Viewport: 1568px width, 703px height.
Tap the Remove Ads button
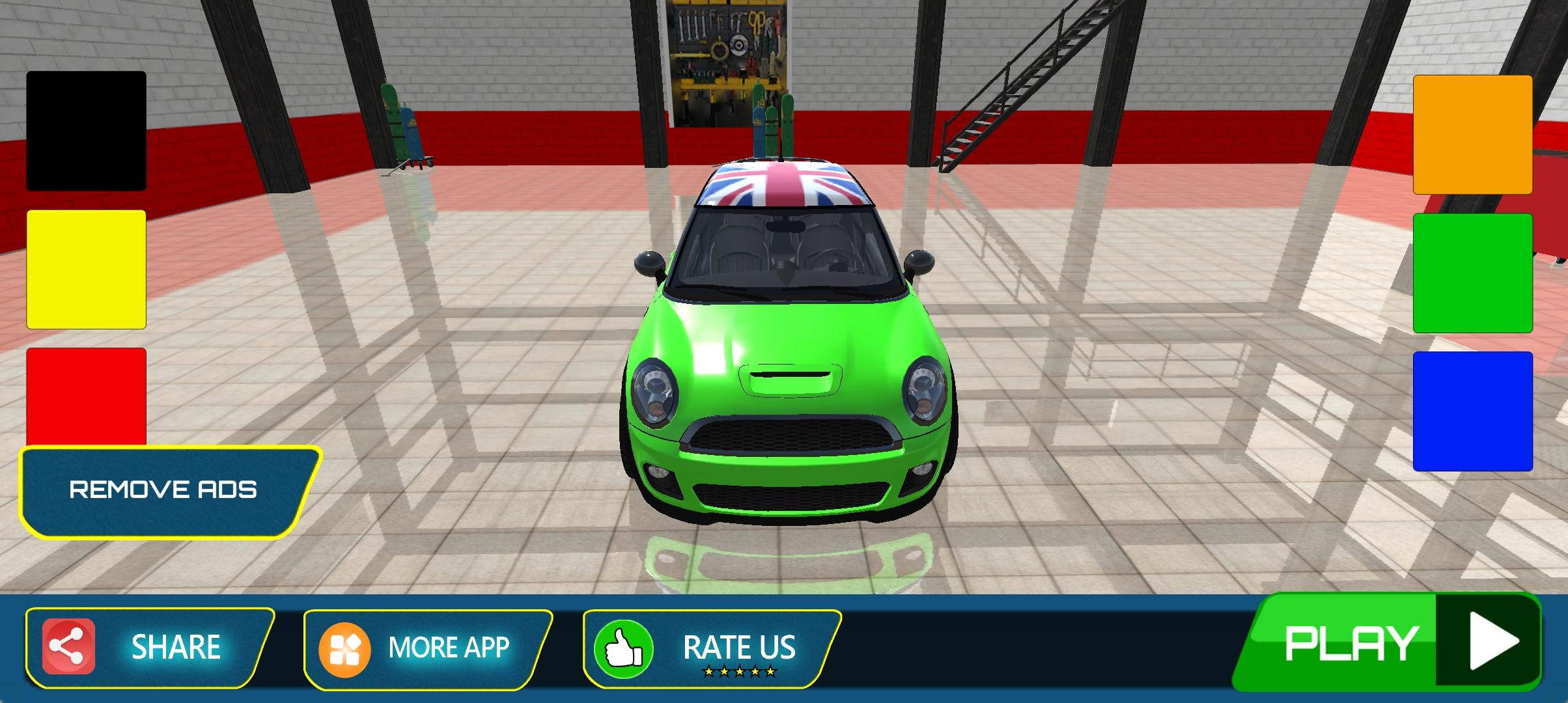tap(163, 490)
